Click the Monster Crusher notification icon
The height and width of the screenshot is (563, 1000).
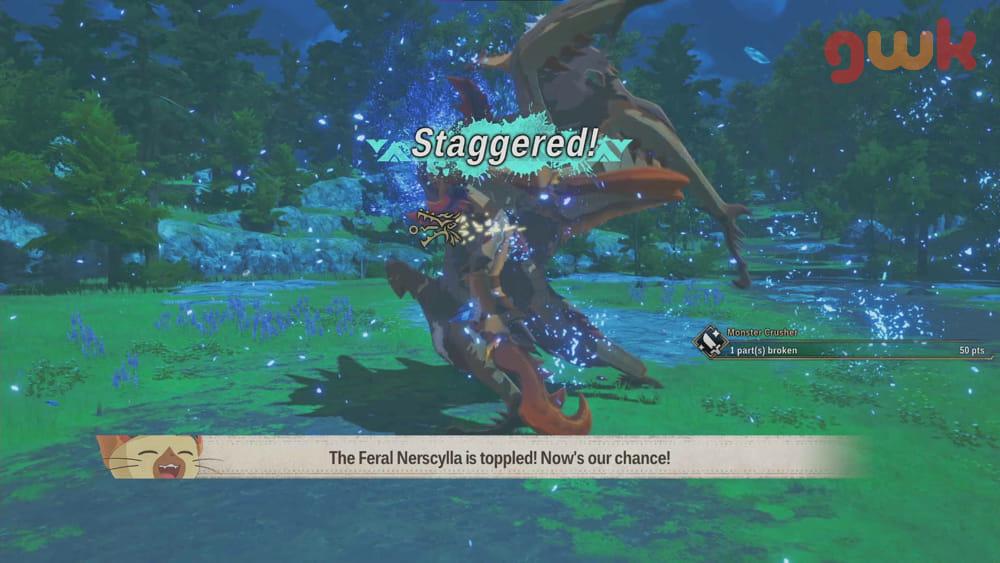pos(711,342)
